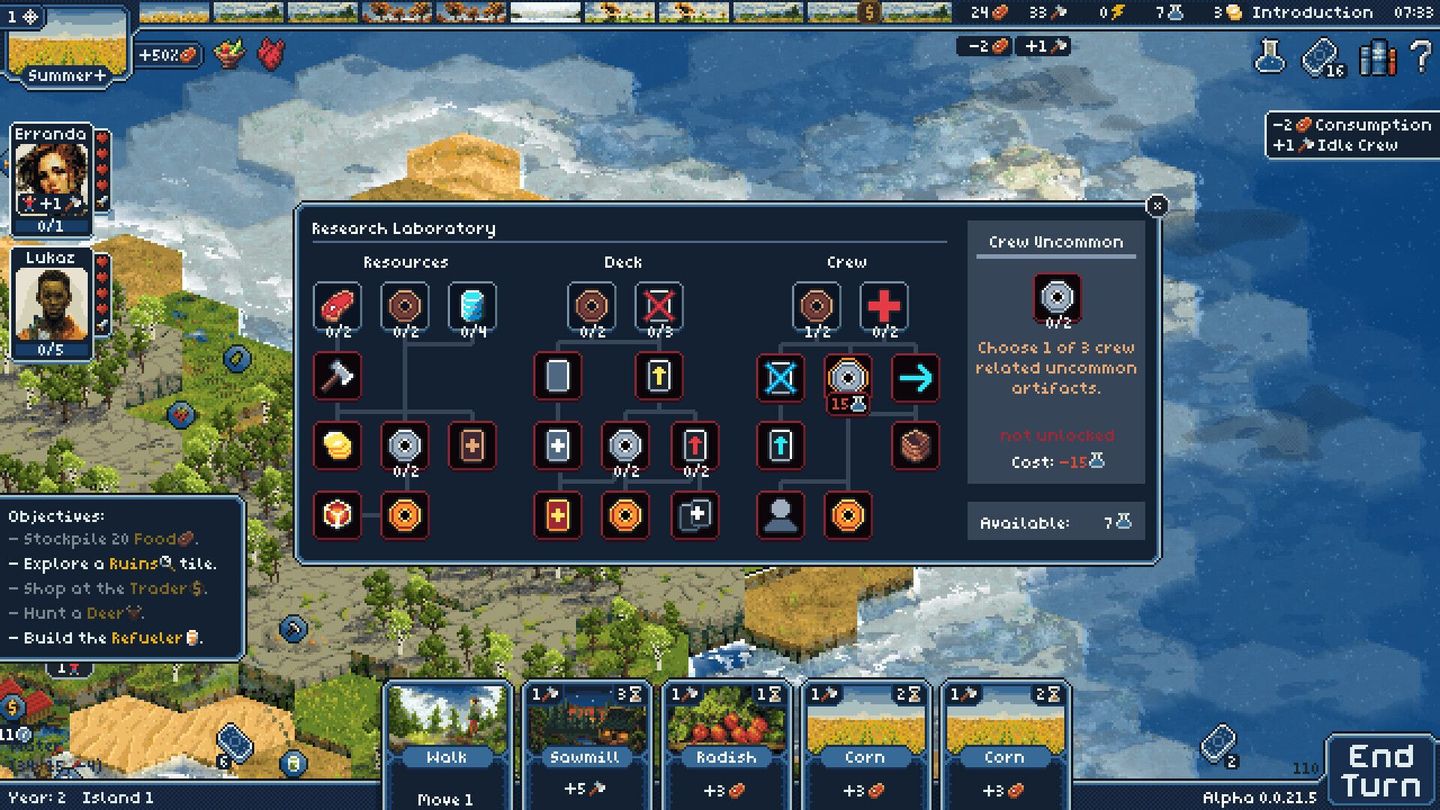Screen dimensions: 1440x810
Task: Click the blue X crew research node
Action: click(781, 379)
